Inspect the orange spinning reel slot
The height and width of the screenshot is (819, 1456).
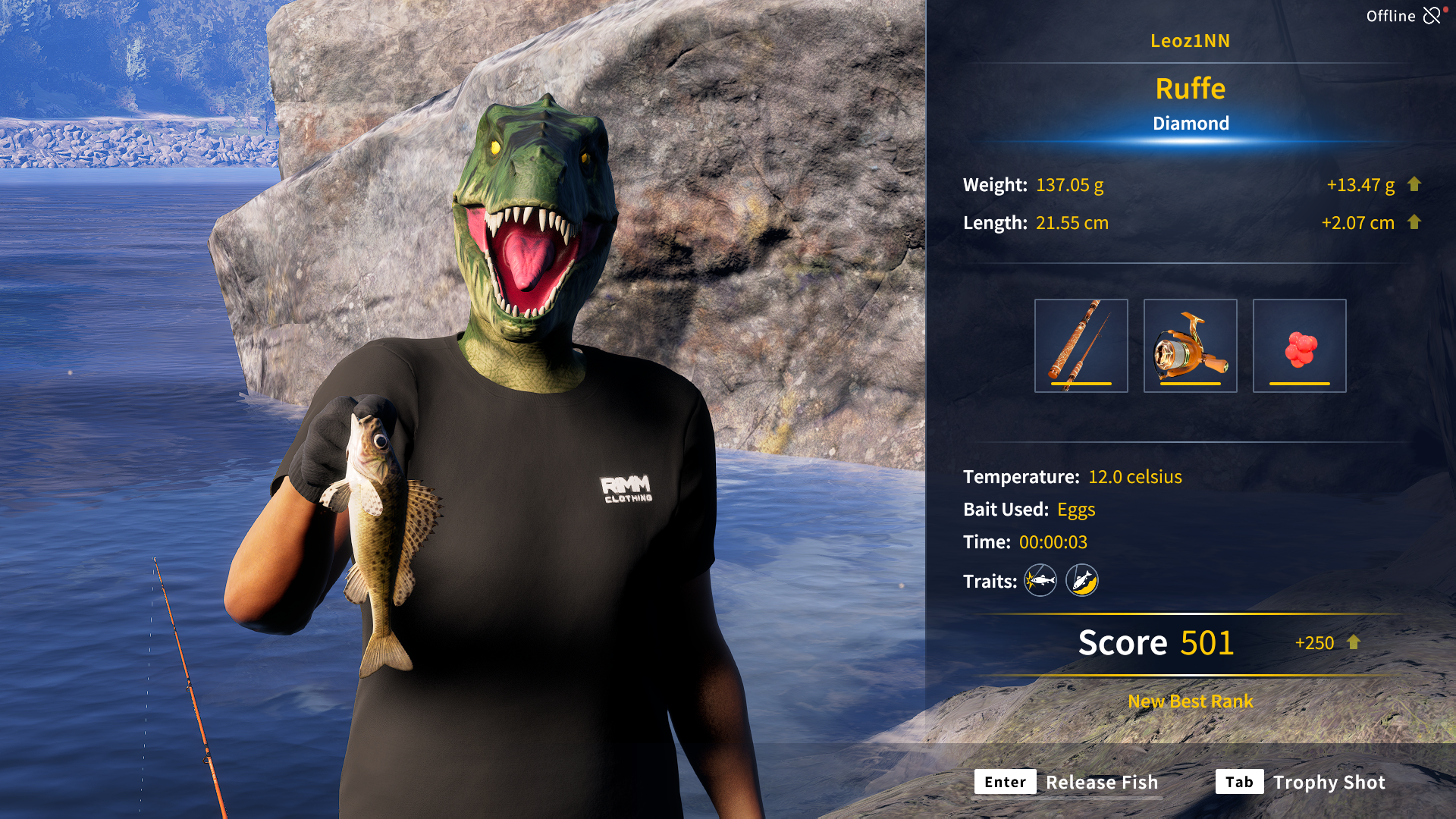(1190, 346)
